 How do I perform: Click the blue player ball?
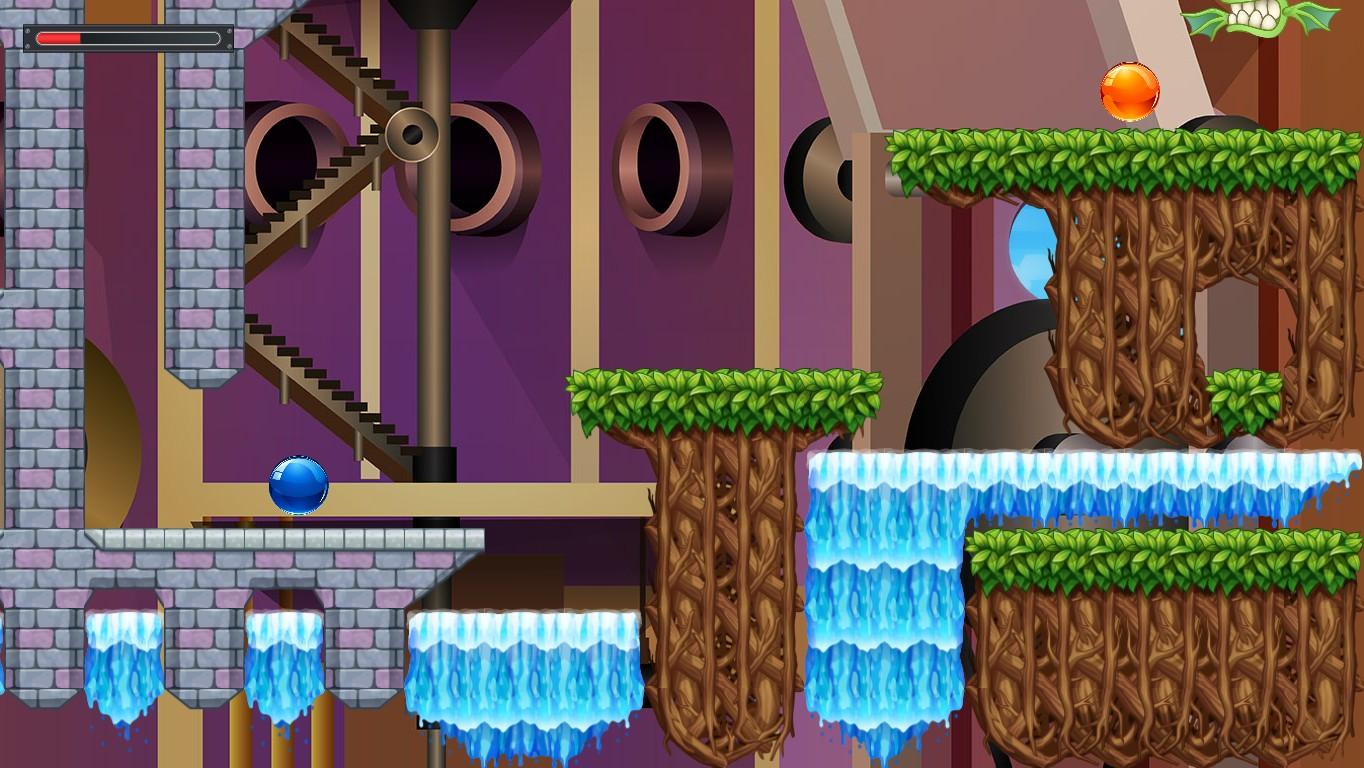(x=299, y=483)
